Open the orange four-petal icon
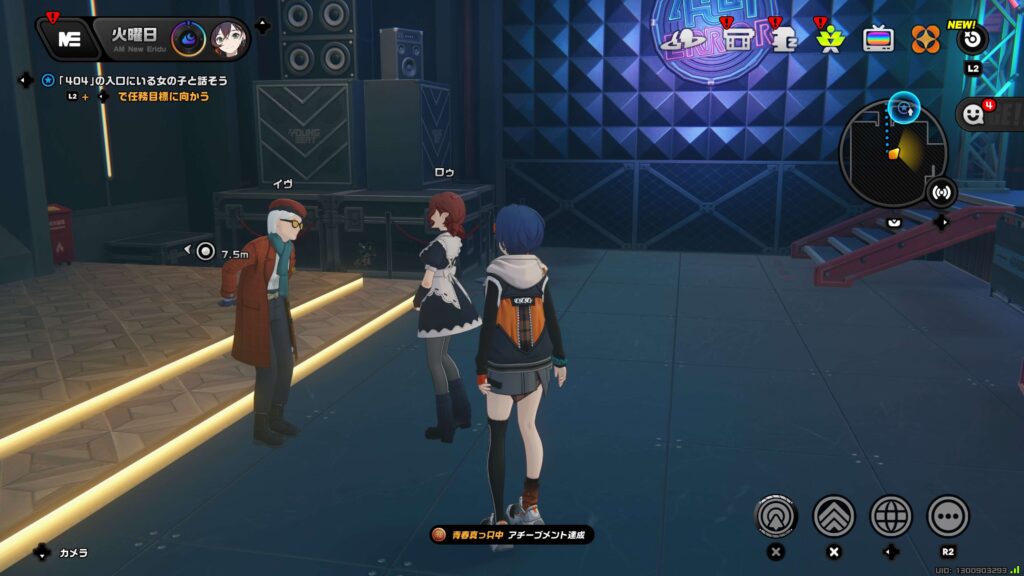This screenshot has height=576, width=1024. [x=926, y=39]
